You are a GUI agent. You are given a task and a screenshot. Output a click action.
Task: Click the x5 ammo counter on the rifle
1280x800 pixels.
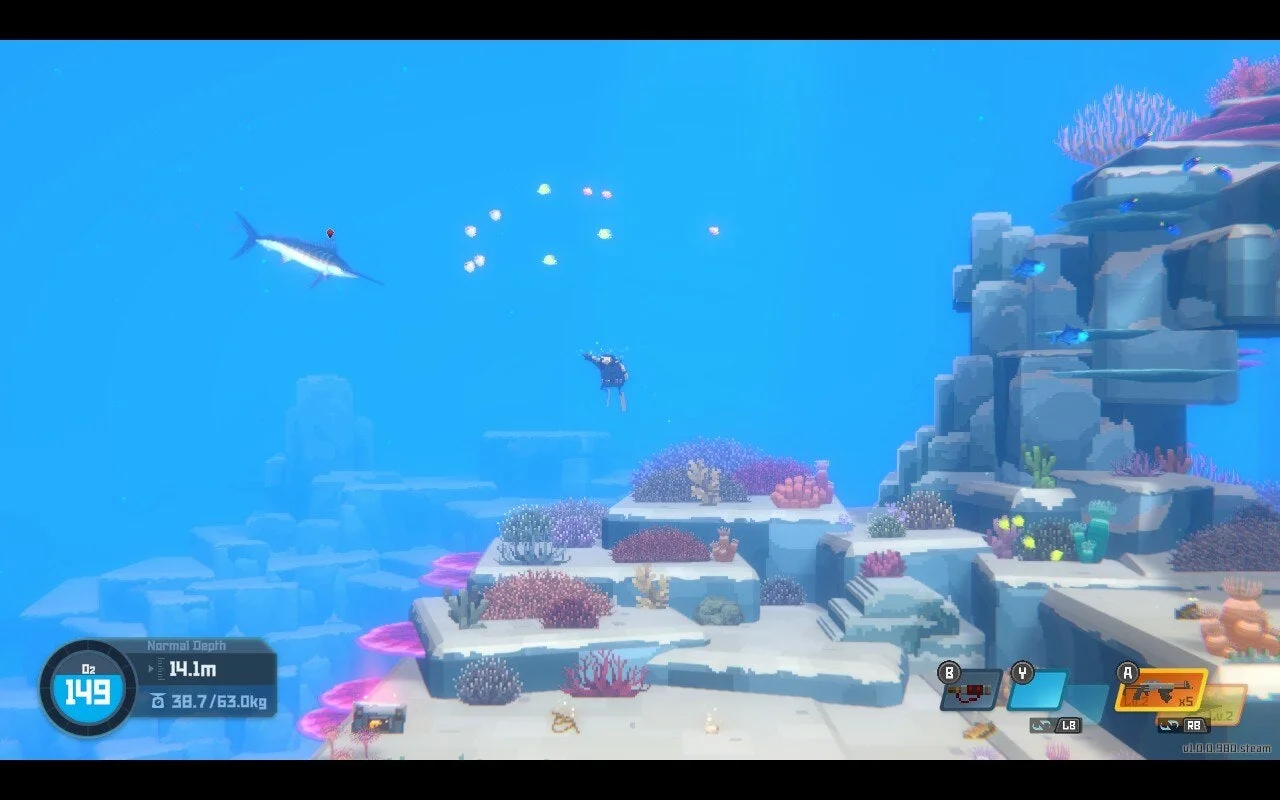point(1187,701)
